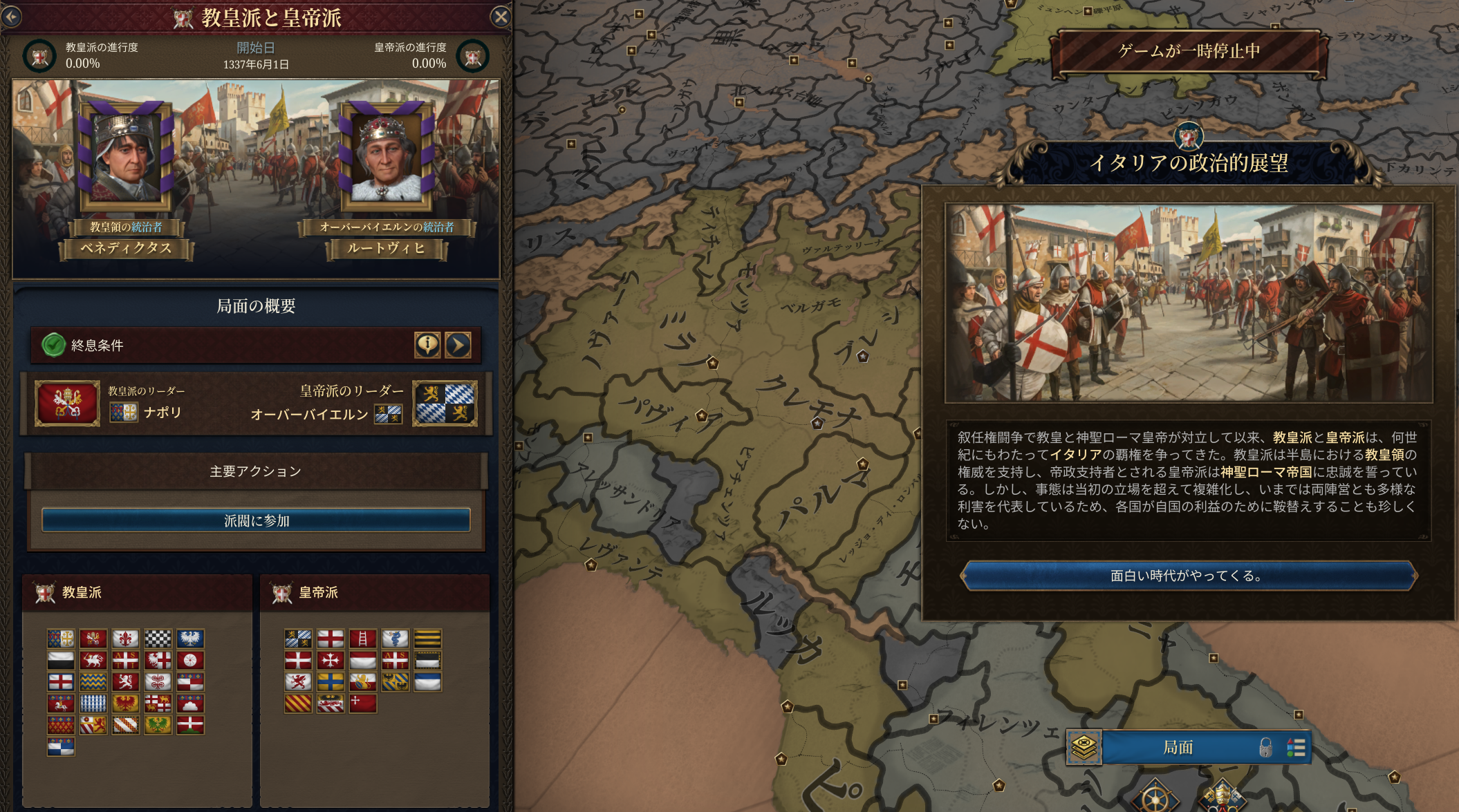Click the 派閥に参加 button
Viewport: 1459px width, 812px height.
click(256, 520)
